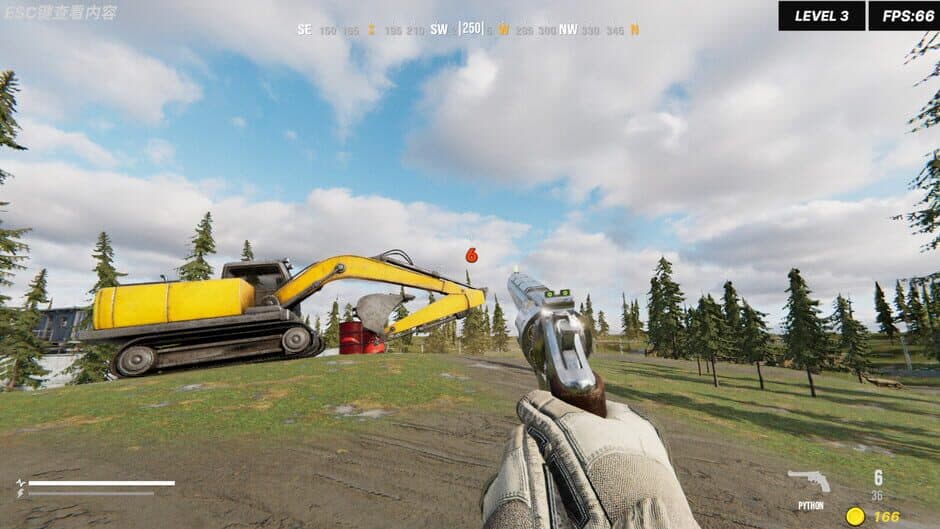940x529 pixels.
Task: Click the compass heading strip
Action: (x=468, y=29)
